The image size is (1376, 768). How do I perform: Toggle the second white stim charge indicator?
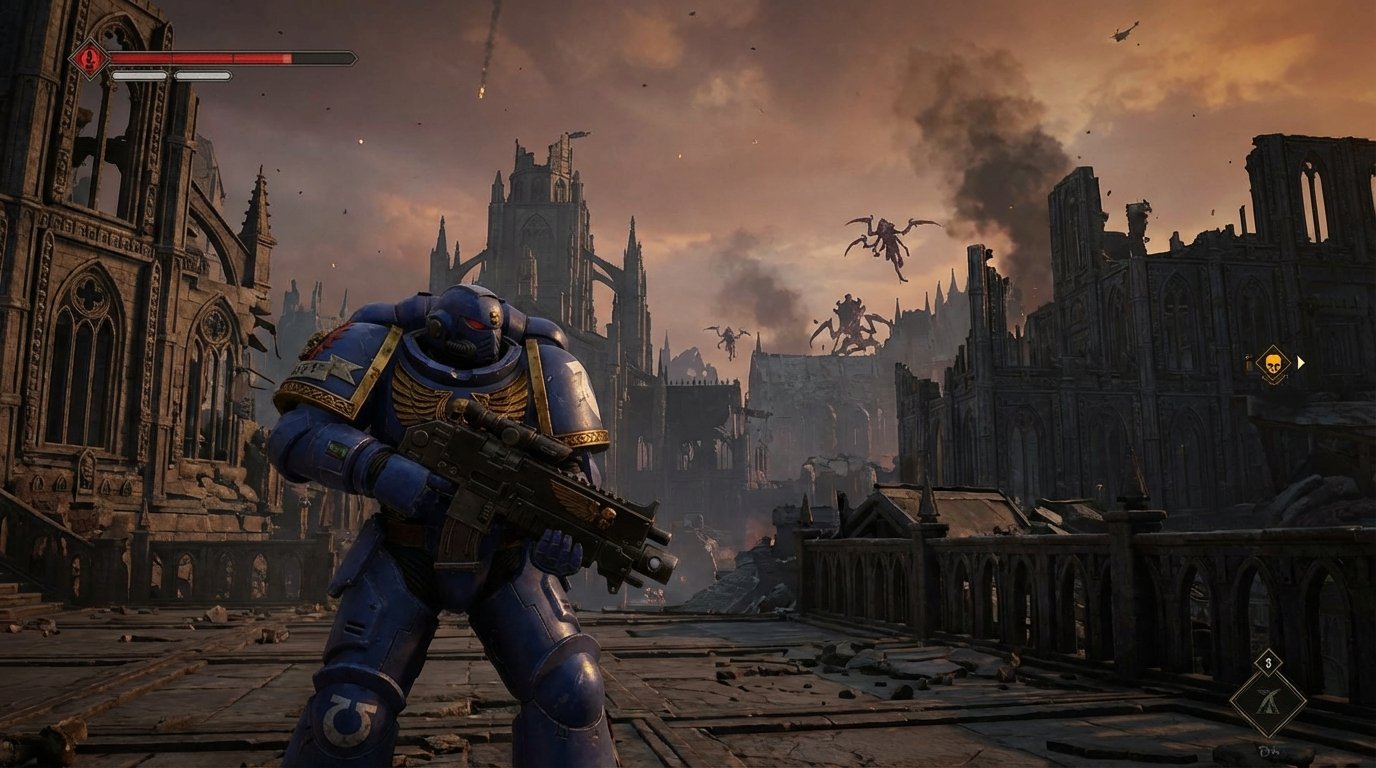pyautogui.click(x=202, y=76)
